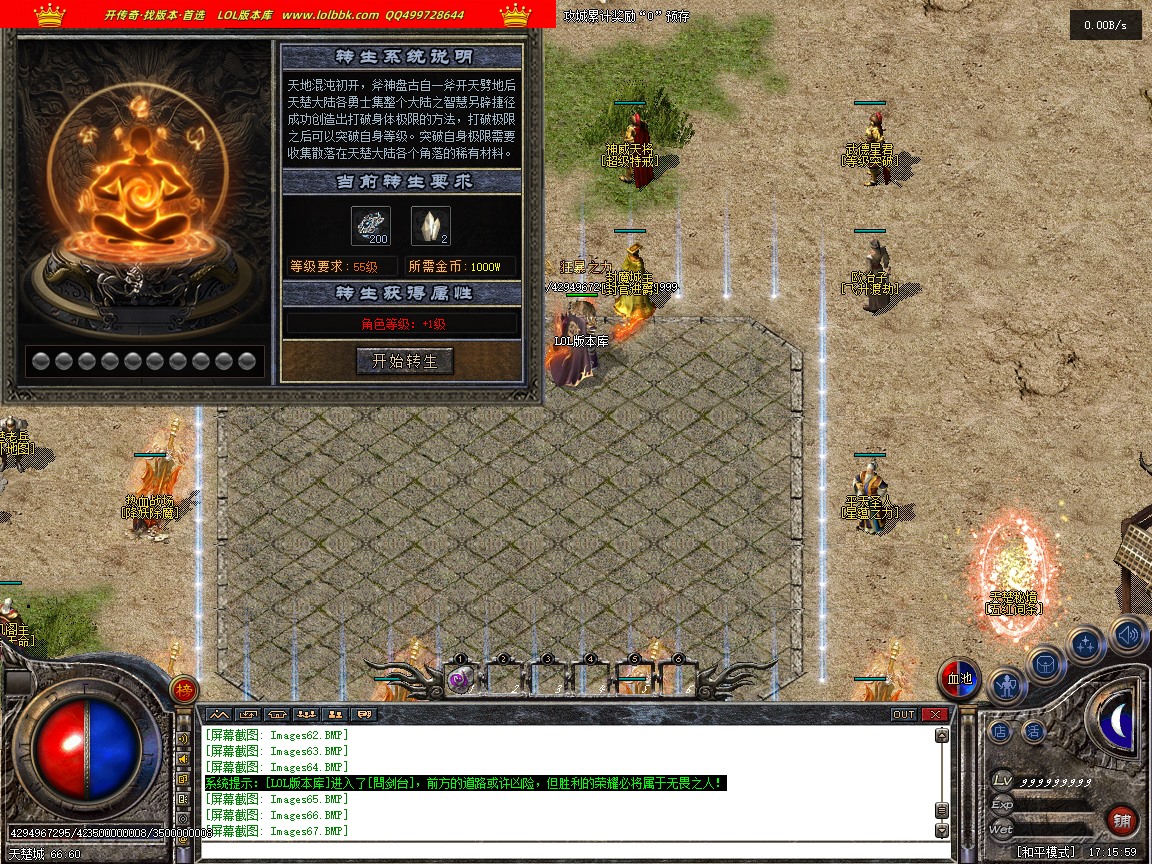Click the 开始转生 rebirth button
This screenshot has width=1152, height=864.
point(405,361)
